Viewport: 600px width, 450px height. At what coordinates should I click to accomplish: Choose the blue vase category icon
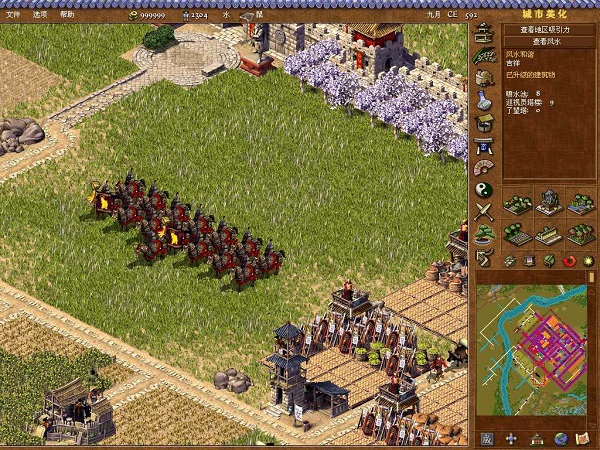click(484, 100)
